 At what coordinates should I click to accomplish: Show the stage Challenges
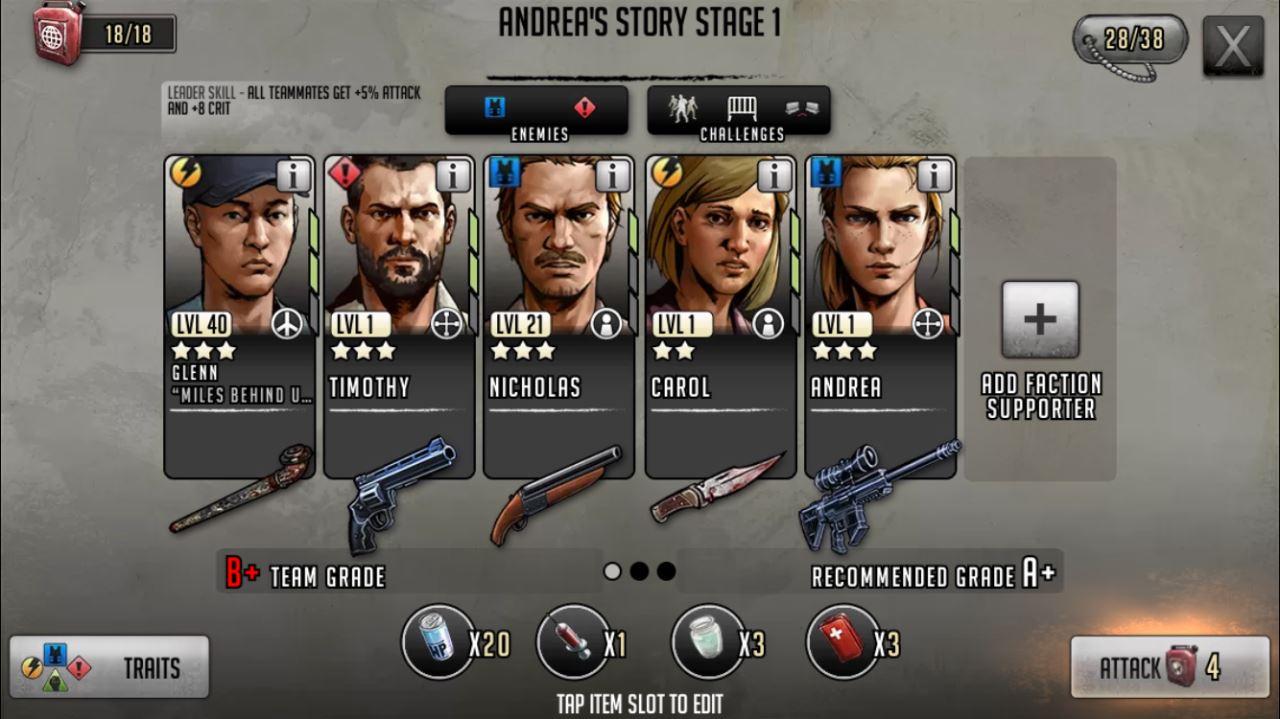pos(739,110)
